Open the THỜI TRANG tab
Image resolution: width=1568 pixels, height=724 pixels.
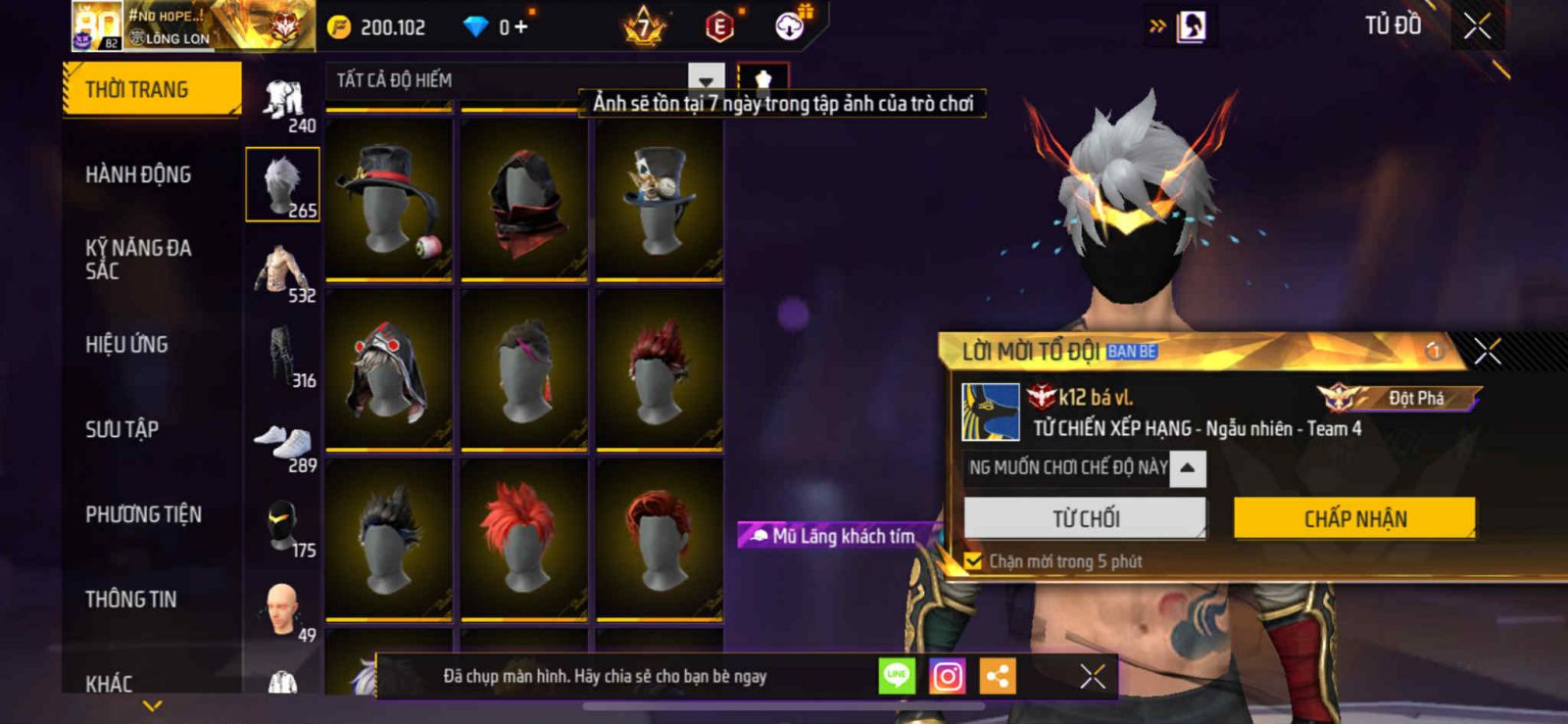pos(152,89)
